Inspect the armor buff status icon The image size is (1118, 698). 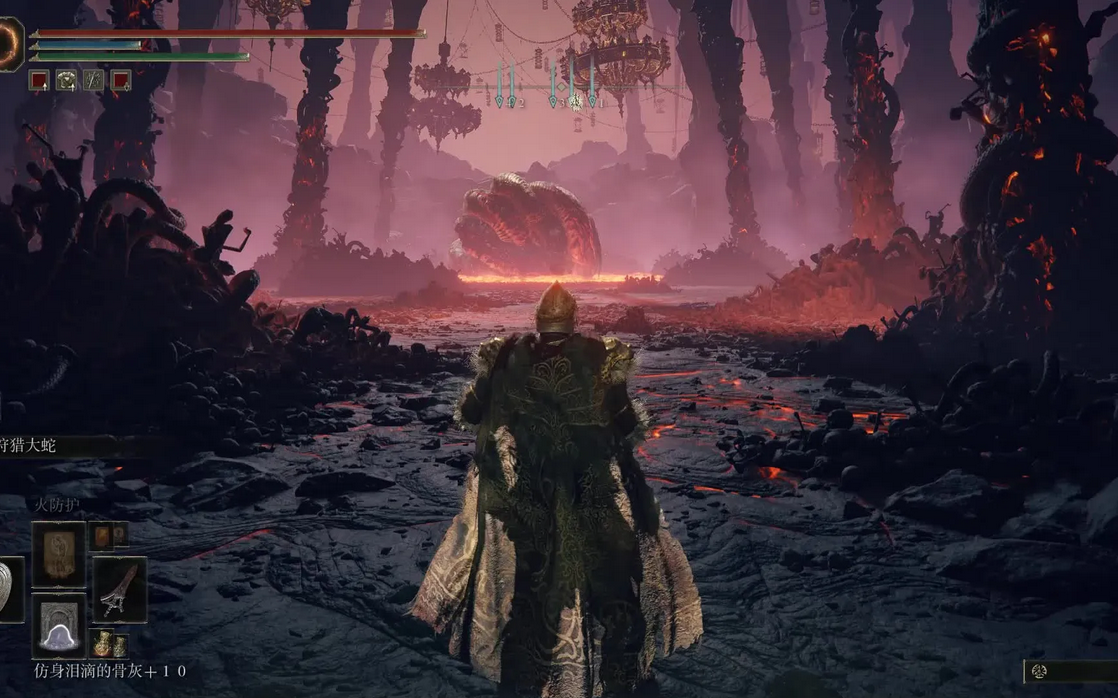pos(66,81)
